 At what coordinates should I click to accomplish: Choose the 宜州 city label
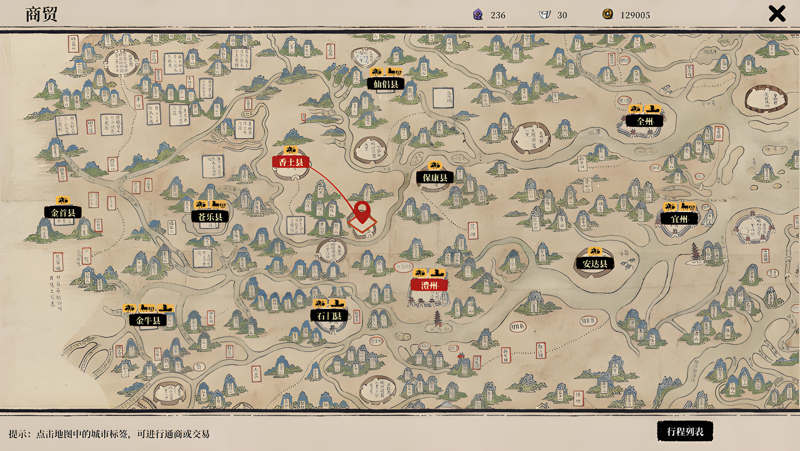tap(679, 218)
